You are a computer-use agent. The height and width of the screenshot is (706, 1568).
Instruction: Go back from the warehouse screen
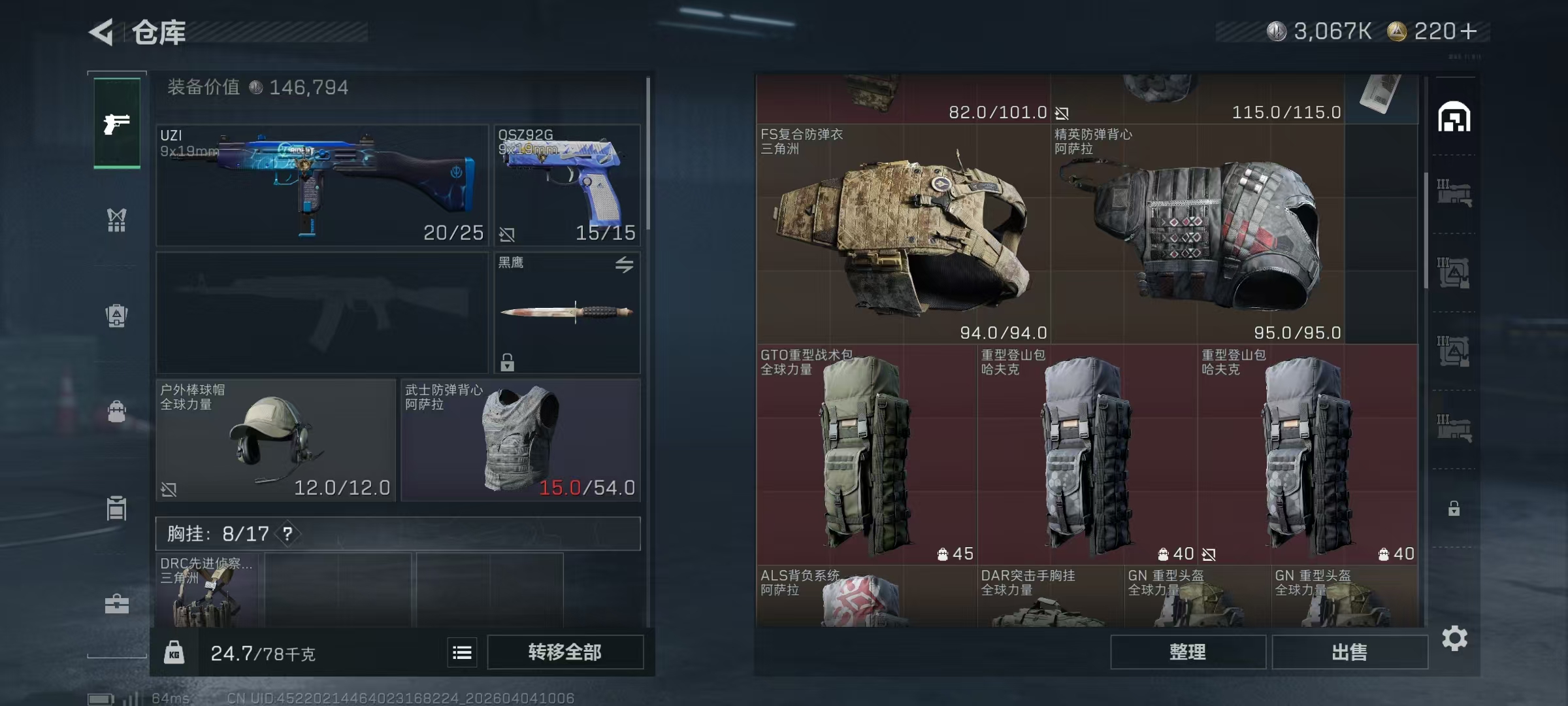(x=102, y=32)
